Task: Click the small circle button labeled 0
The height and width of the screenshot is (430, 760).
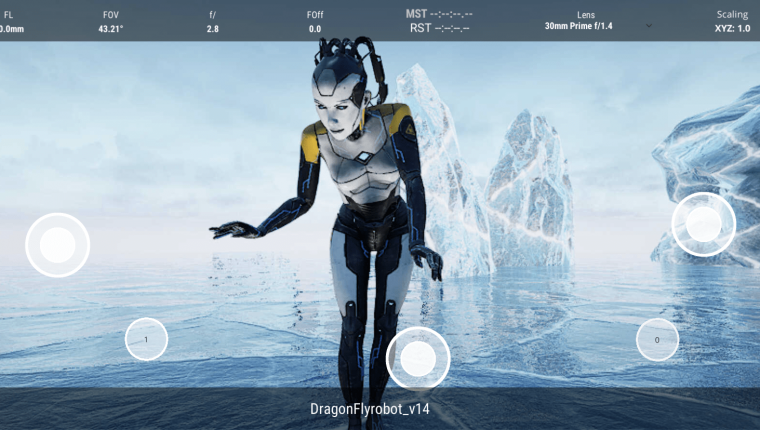Action: [x=657, y=340]
